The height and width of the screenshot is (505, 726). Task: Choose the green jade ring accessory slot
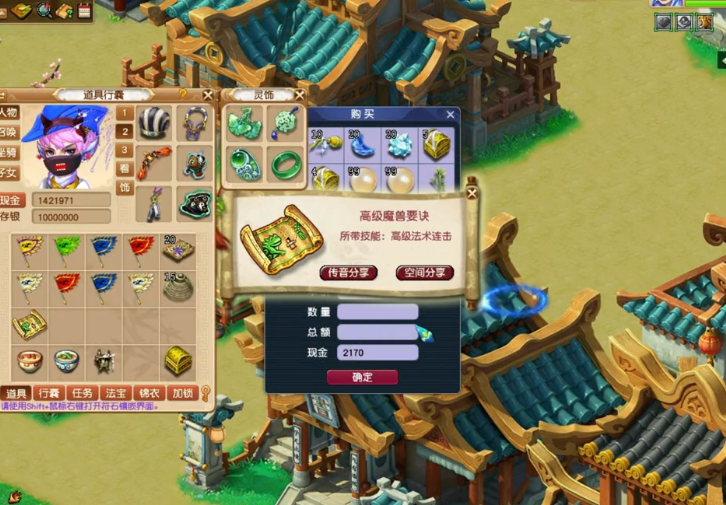coord(284,163)
